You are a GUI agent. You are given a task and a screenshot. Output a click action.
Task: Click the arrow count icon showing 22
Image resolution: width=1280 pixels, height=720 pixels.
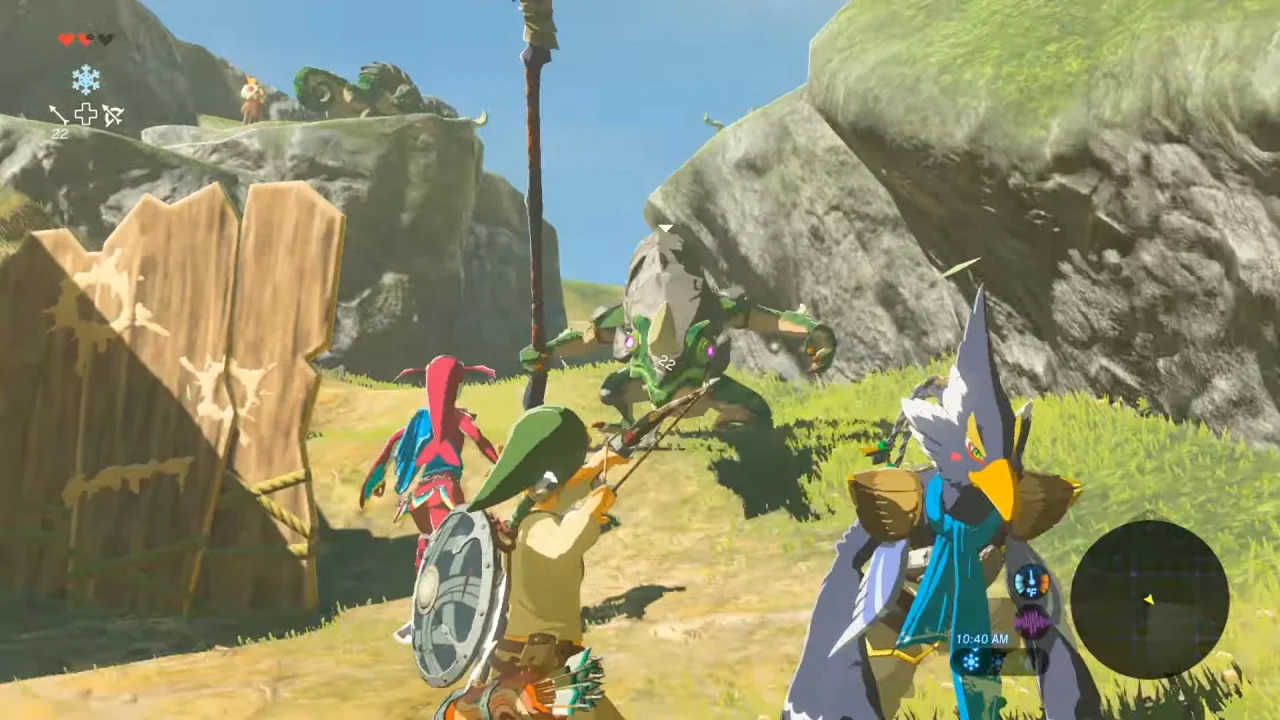pos(58,118)
